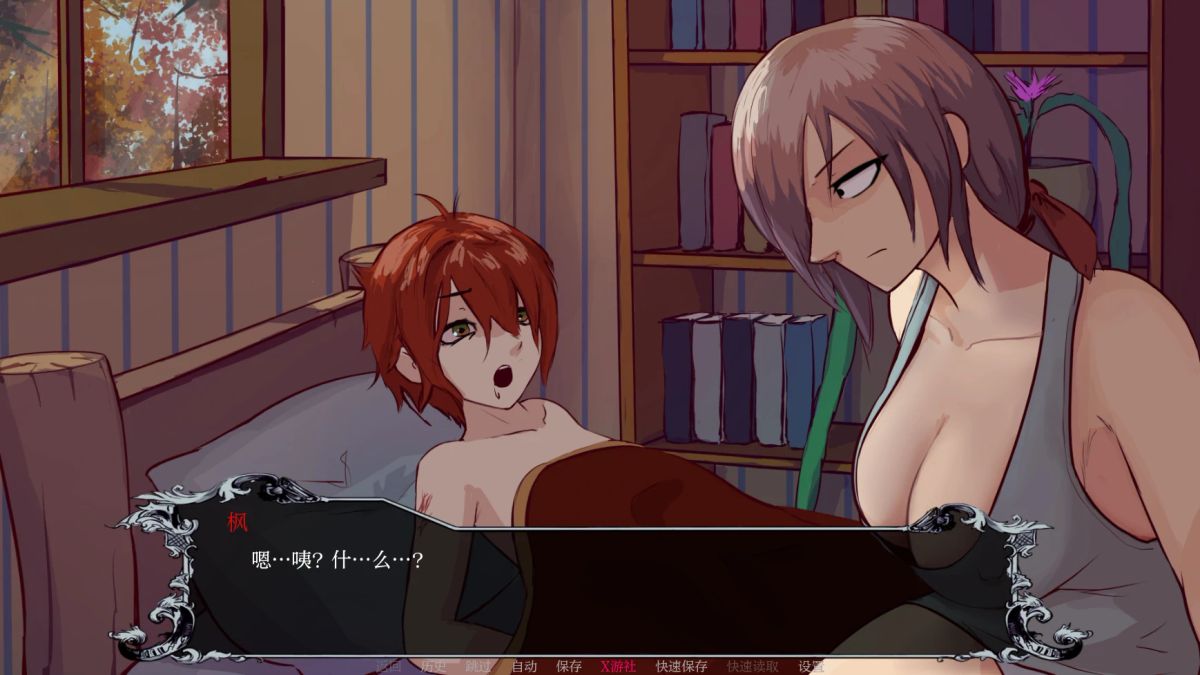Activate 跳过 to skip dialogue

[x=478, y=666]
